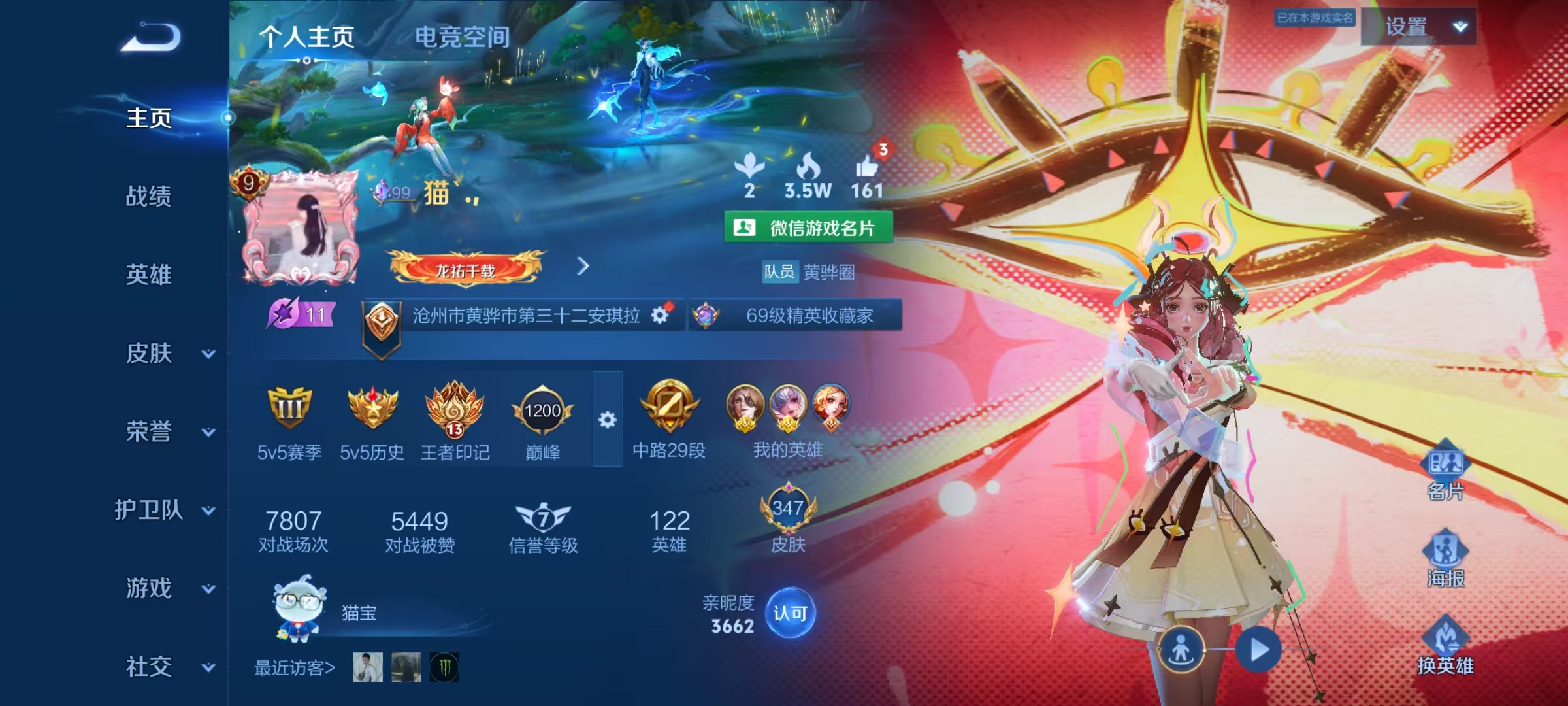Go back using the return arrow

coord(151,37)
